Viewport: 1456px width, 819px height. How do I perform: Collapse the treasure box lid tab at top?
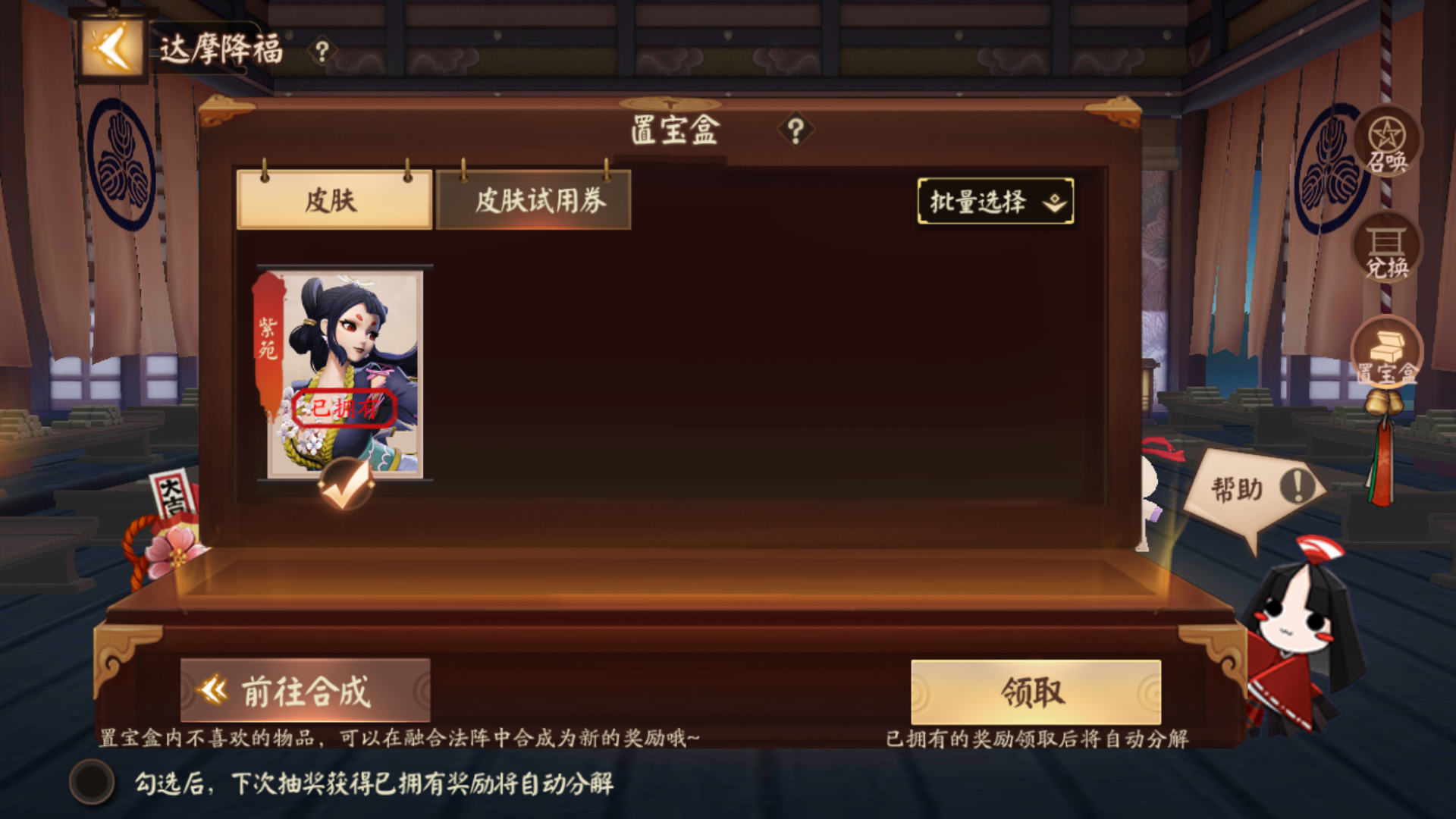click(x=669, y=104)
